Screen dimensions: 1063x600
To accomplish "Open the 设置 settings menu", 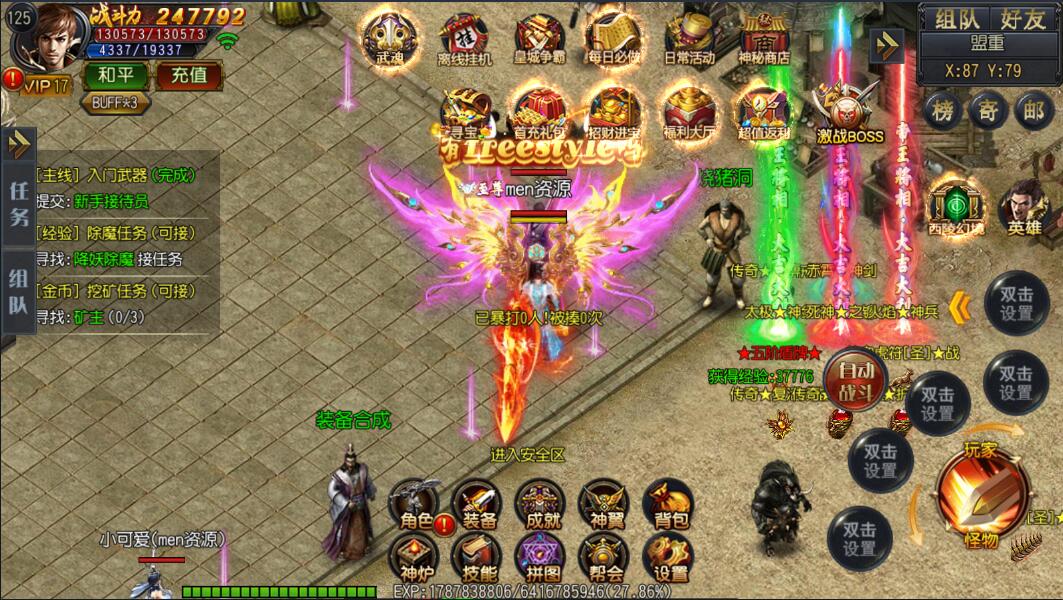I will pos(669,556).
